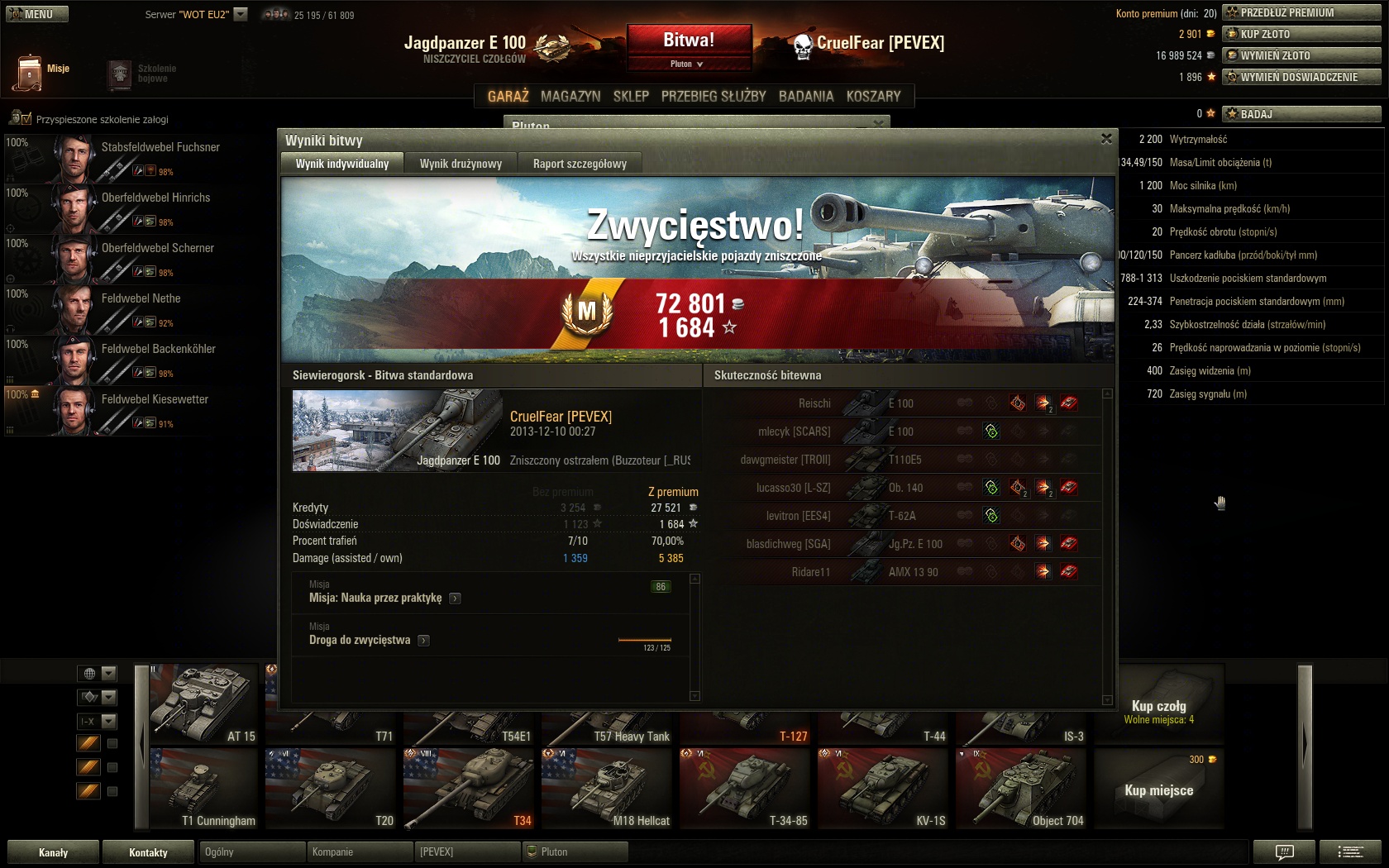Expand the server selection dropdown
Image resolution: width=1389 pixels, height=868 pixels.
click(241, 14)
